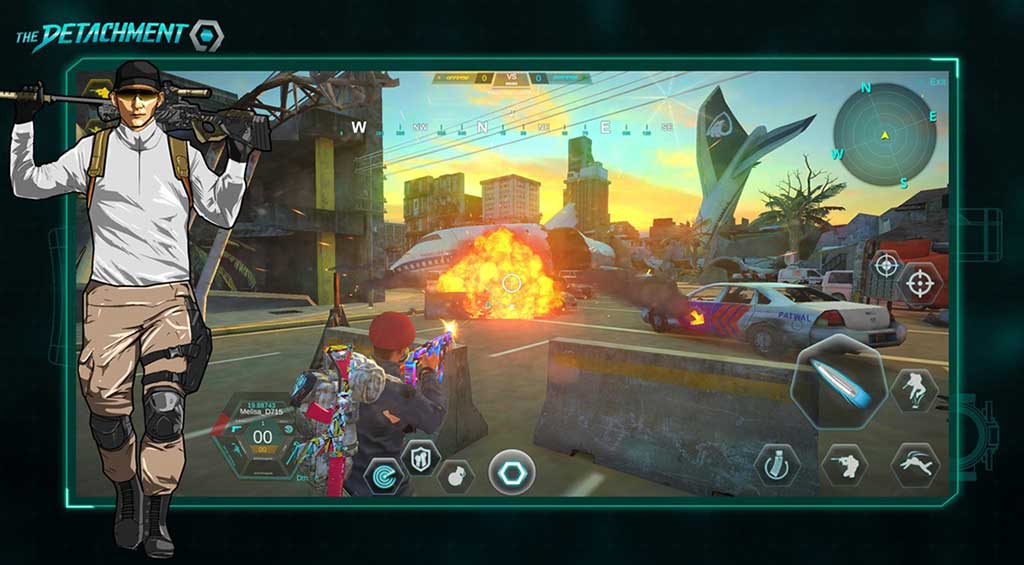The width and height of the screenshot is (1024, 565).
Task: Tap the jump action icon
Action: pyautogui.click(x=914, y=389)
